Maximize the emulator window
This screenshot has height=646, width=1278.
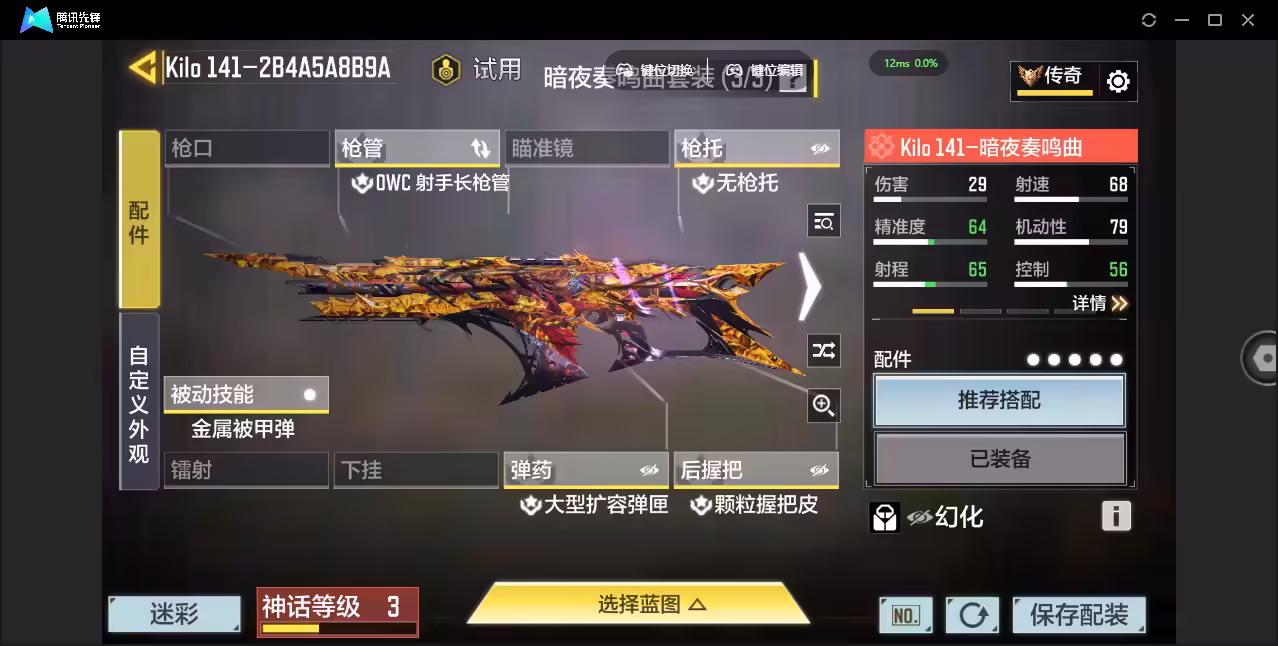coord(1215,20)
